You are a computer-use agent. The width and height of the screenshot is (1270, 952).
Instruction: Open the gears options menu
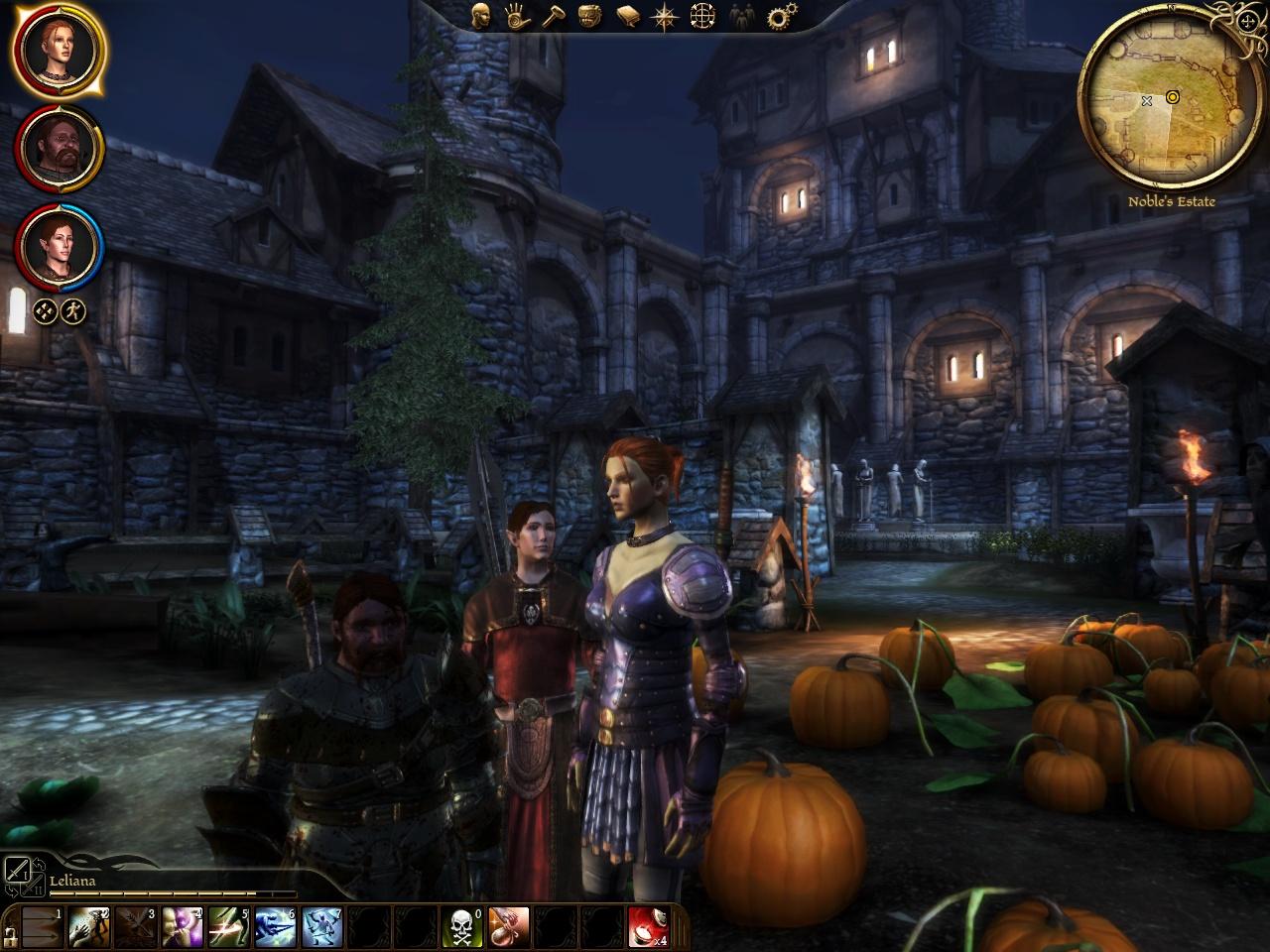(783, 16)
